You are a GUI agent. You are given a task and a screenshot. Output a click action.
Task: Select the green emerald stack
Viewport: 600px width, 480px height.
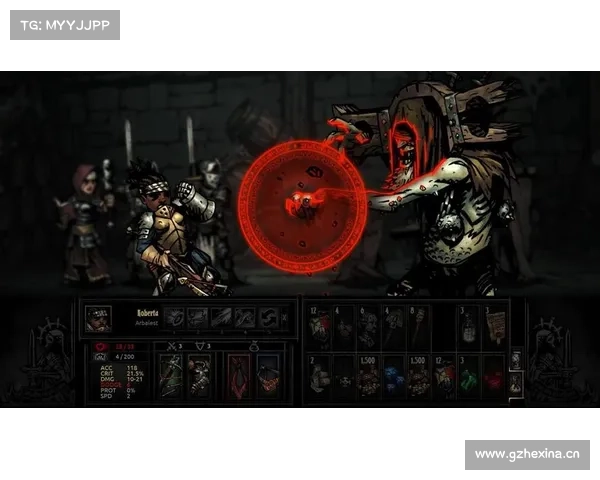click(x=468, y=377)
